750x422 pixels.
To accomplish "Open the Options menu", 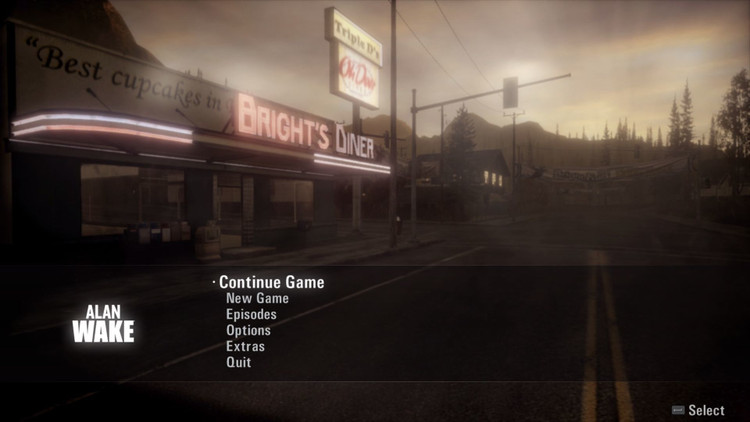I will click(x=248, y=330).
